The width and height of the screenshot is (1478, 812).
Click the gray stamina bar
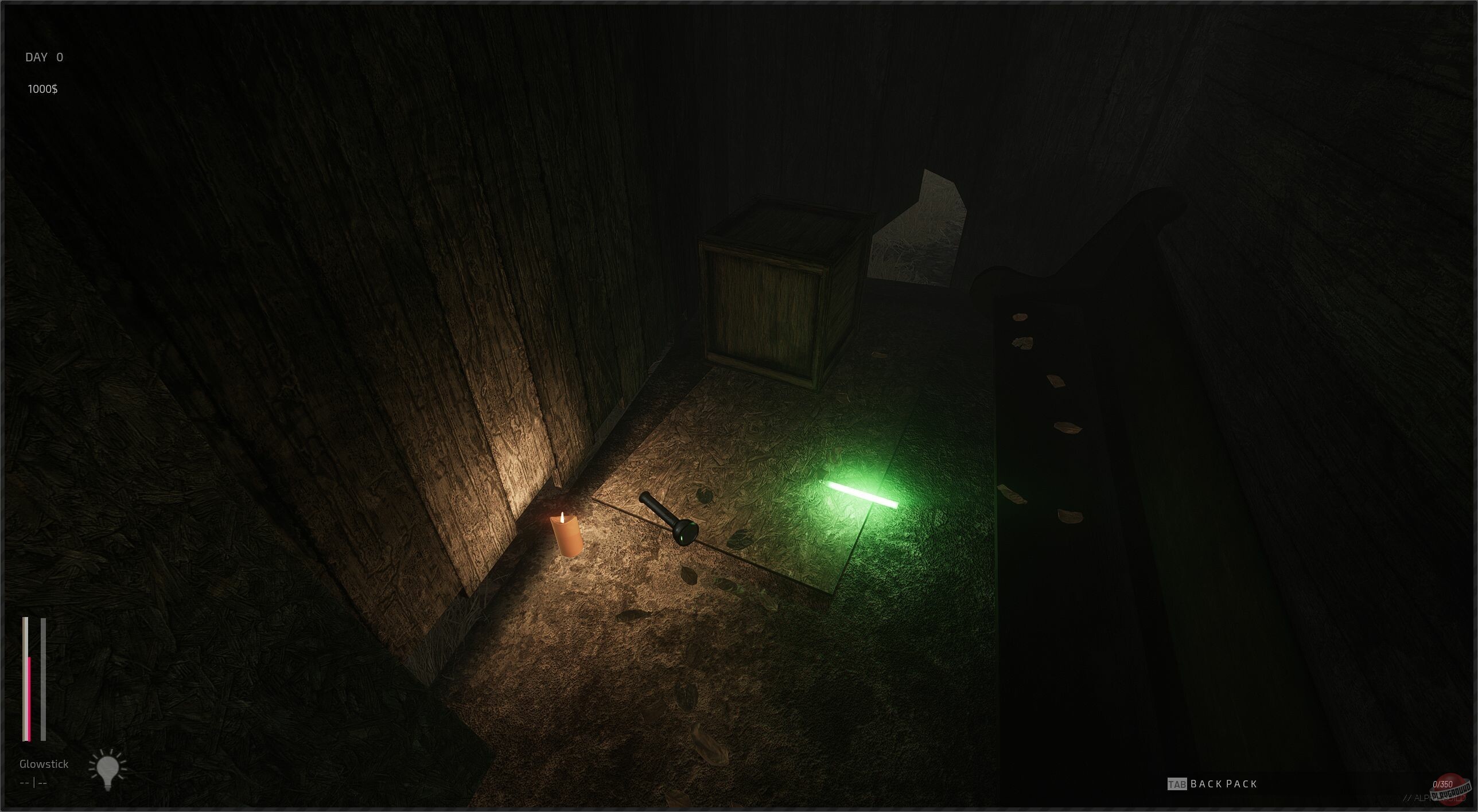click(x=42, y=677)
